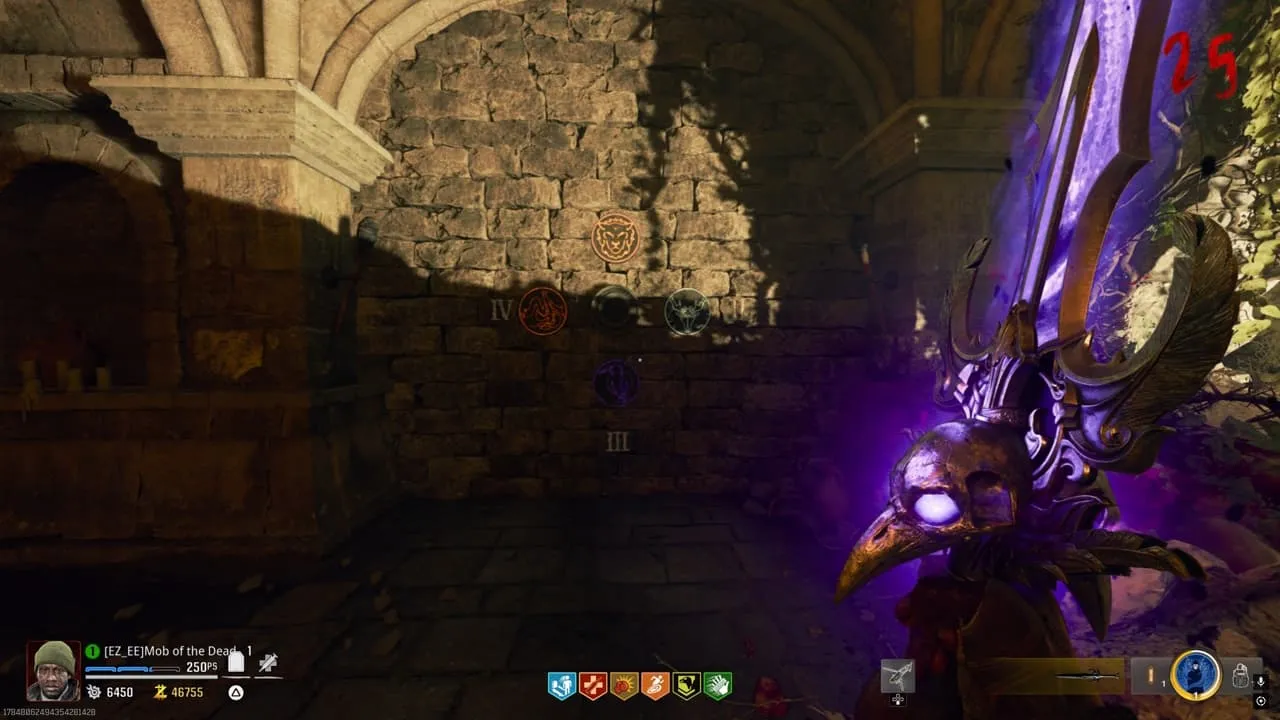The height and width of the screenshot is (720, 1280).
Task: Choose the yellow sun-fist perk icon
Action: [624, 686]
